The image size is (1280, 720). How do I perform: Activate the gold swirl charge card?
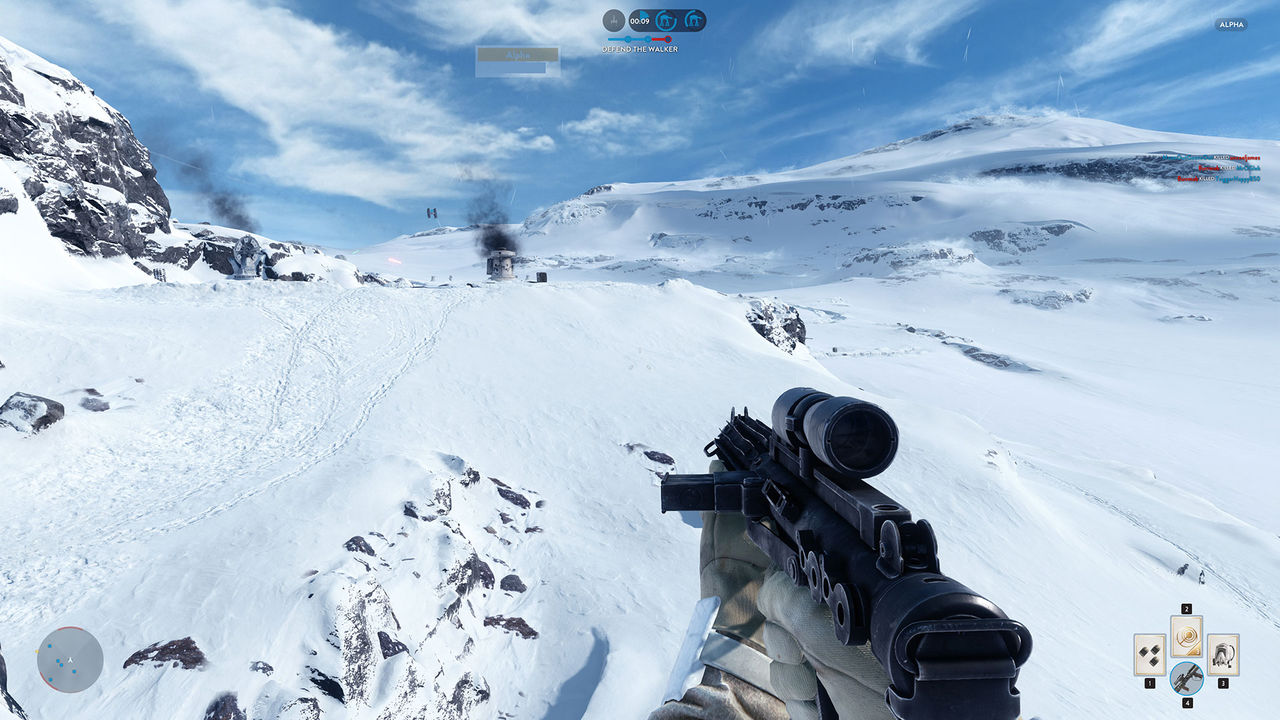pyautogui.click(x=1186, y=636)
